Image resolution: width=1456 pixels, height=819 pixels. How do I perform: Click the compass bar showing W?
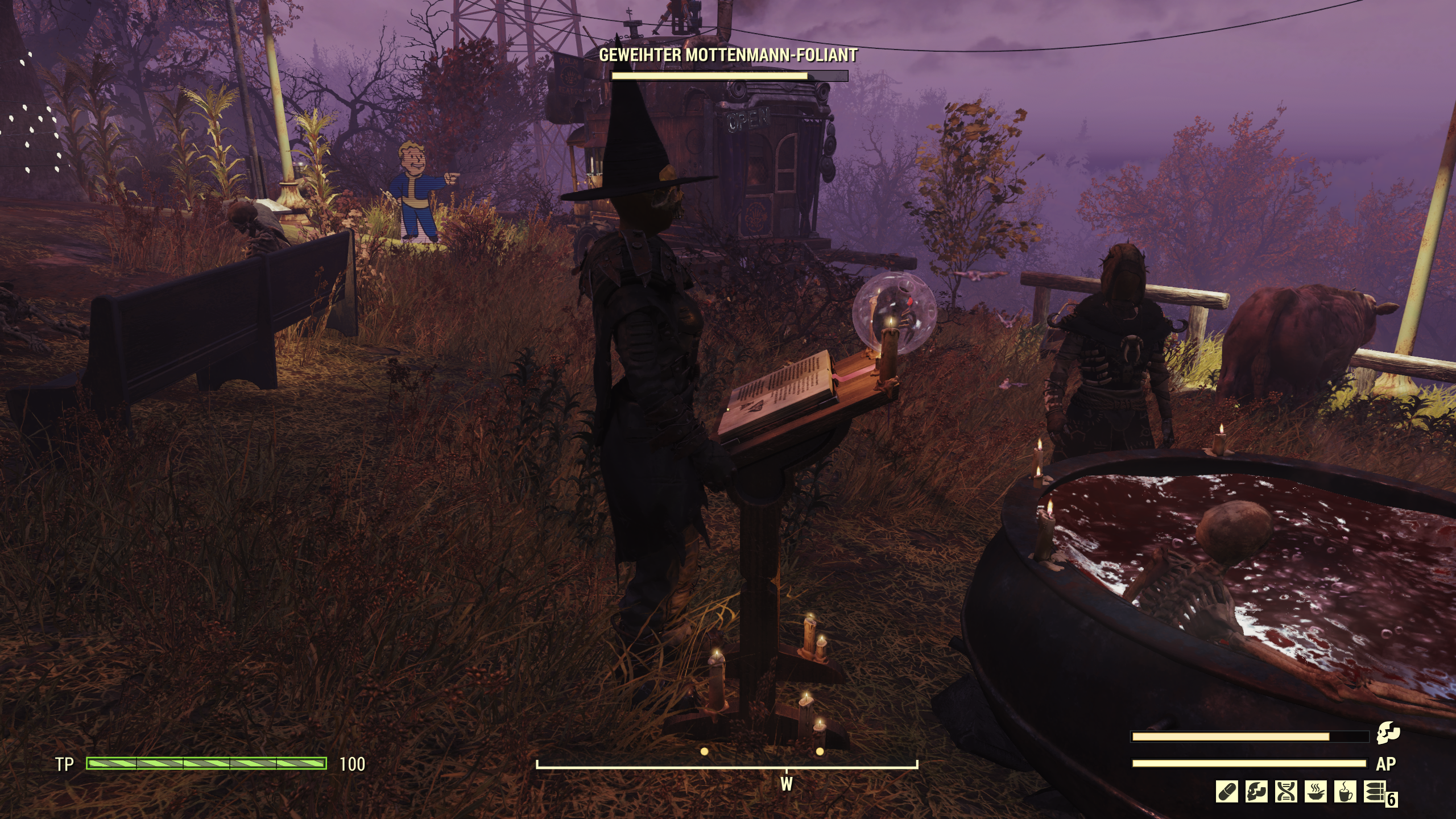727,766
